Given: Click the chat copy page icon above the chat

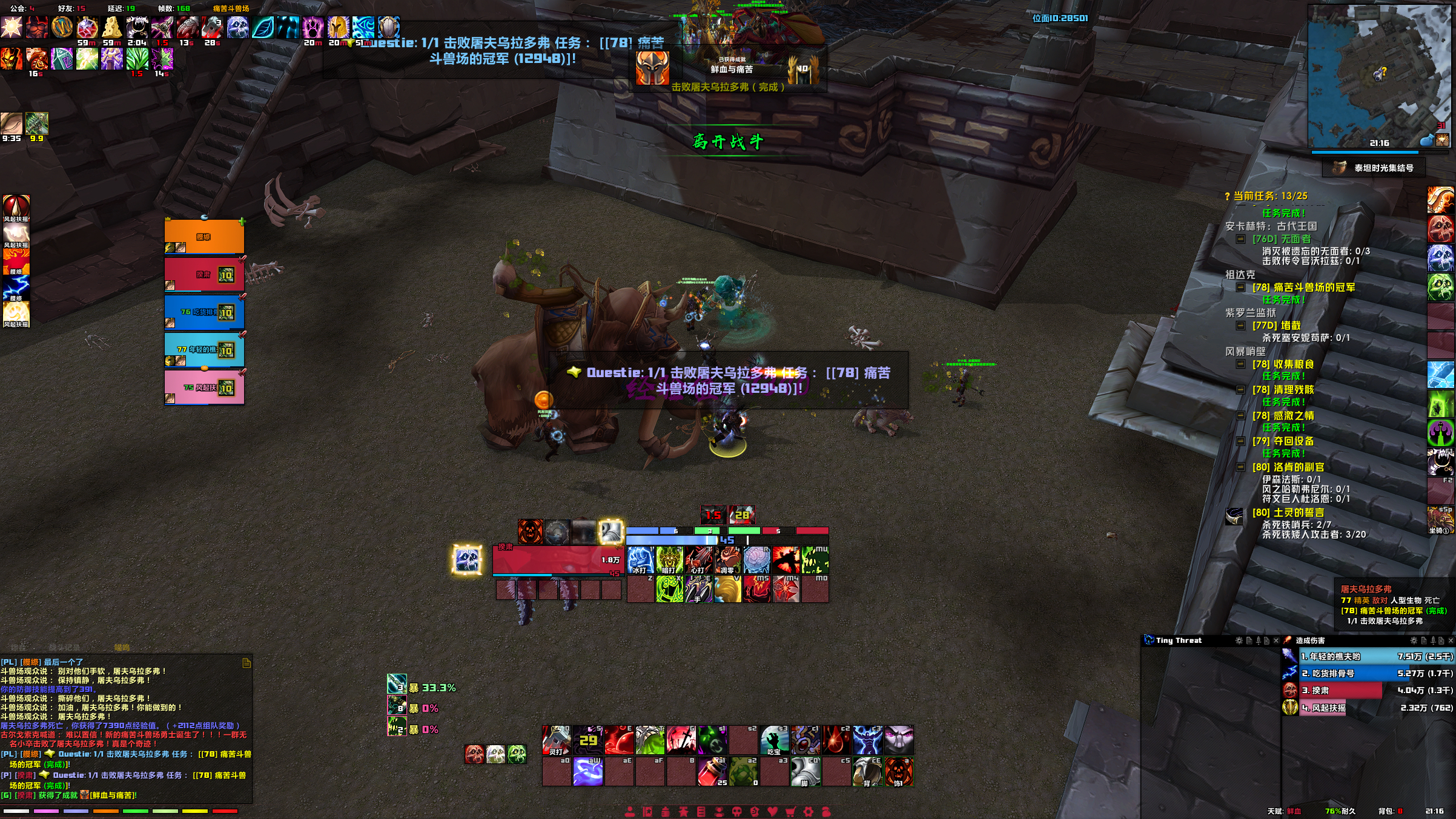Looking at the screenshot, I should click(x=247, y=663).
